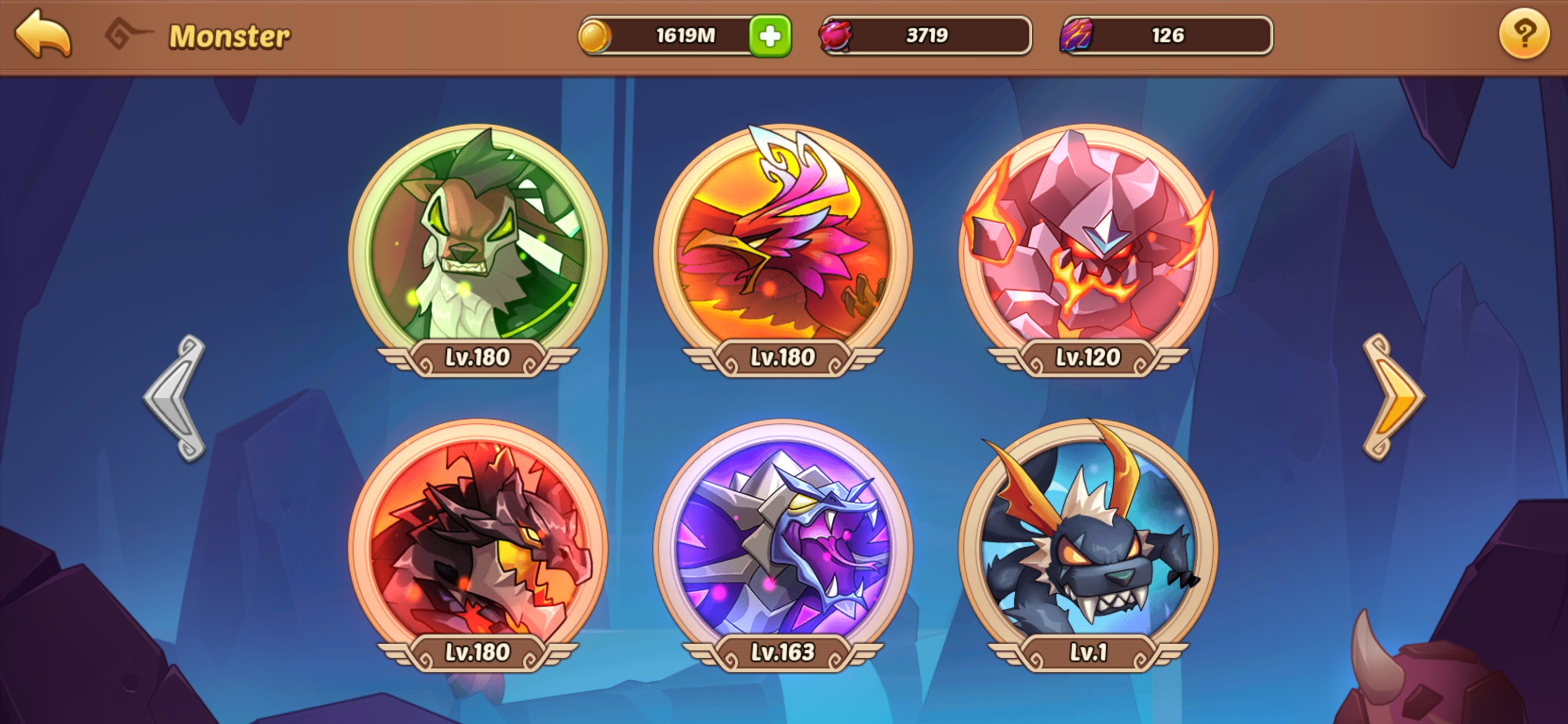Image resolution: width=1568 pixels, height=724 pixels.
Task: Open help with the question mark button
Action: 1523,35
